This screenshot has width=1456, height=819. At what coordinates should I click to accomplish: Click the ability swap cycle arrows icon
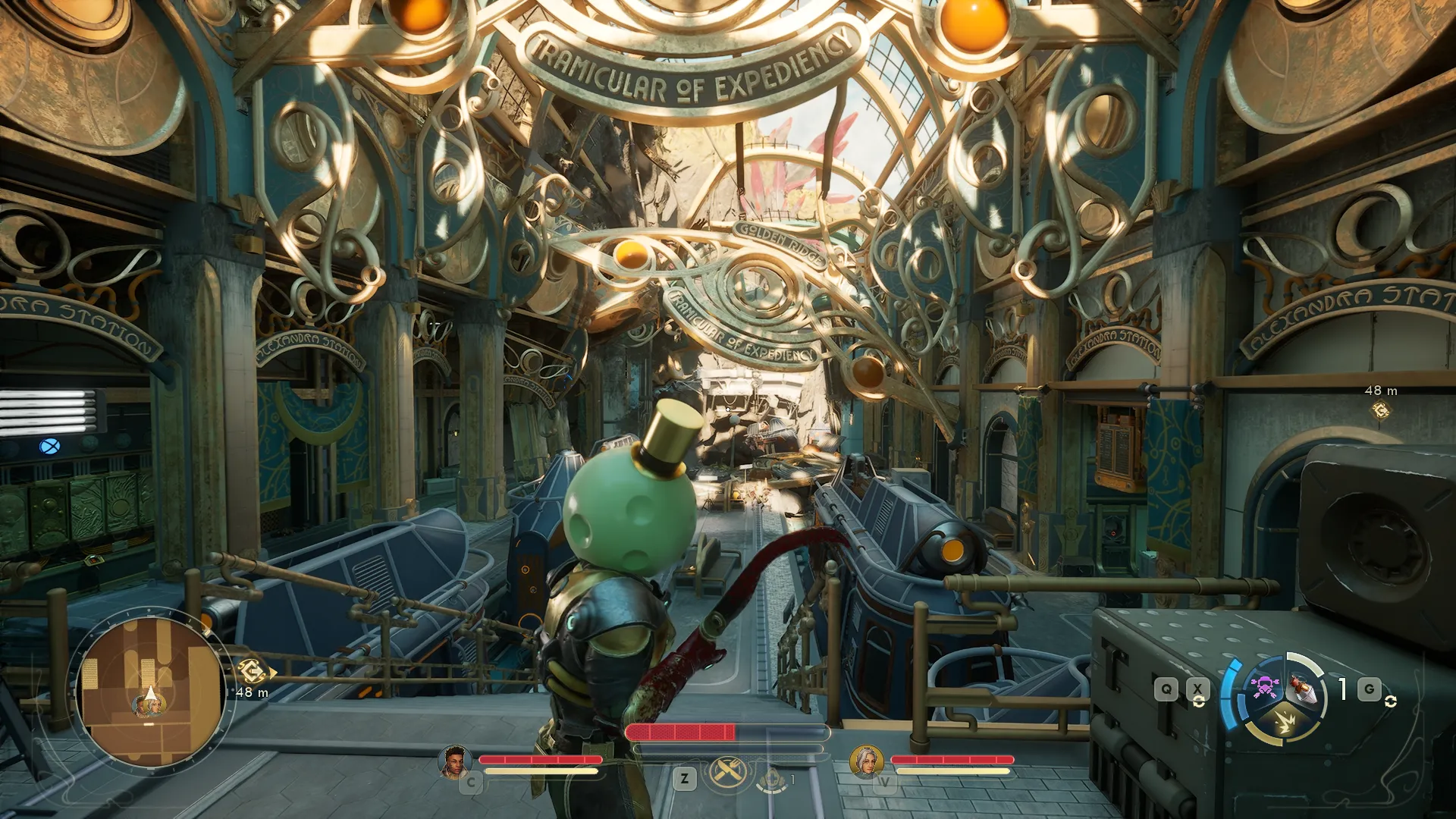tap(1199, 701)
